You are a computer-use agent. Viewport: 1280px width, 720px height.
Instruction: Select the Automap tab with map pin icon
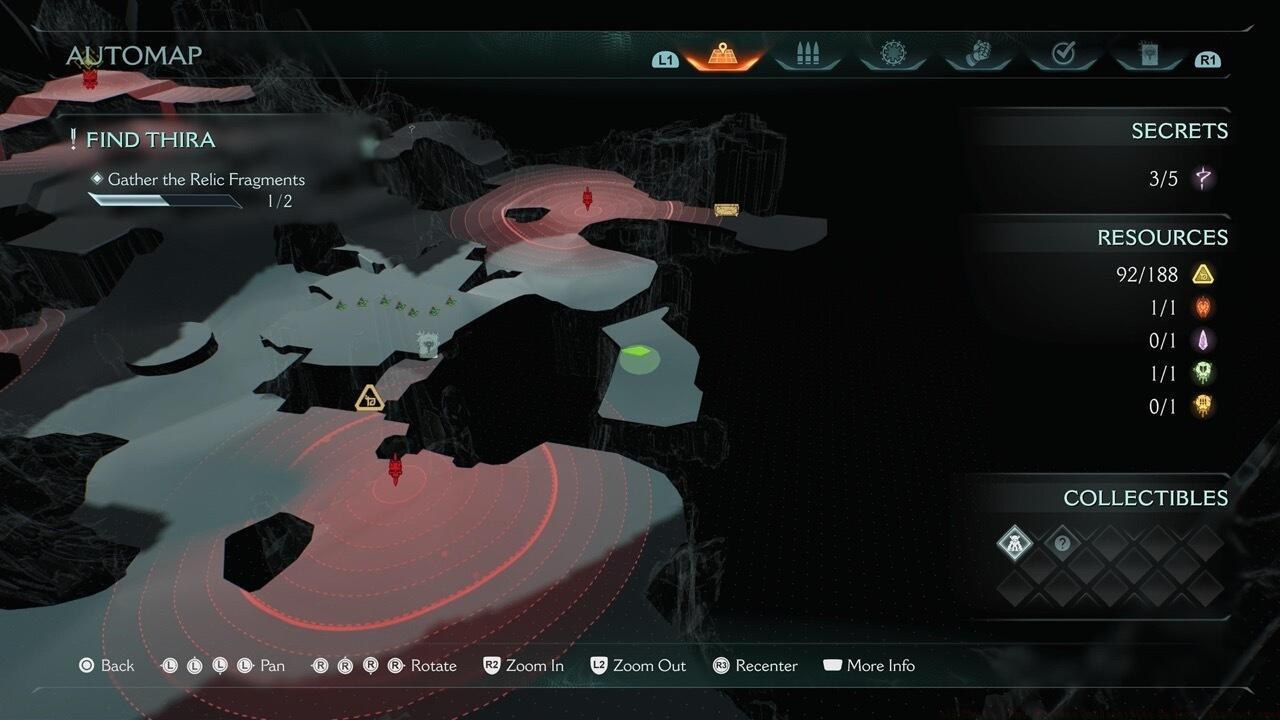click(x=721, y=55)
